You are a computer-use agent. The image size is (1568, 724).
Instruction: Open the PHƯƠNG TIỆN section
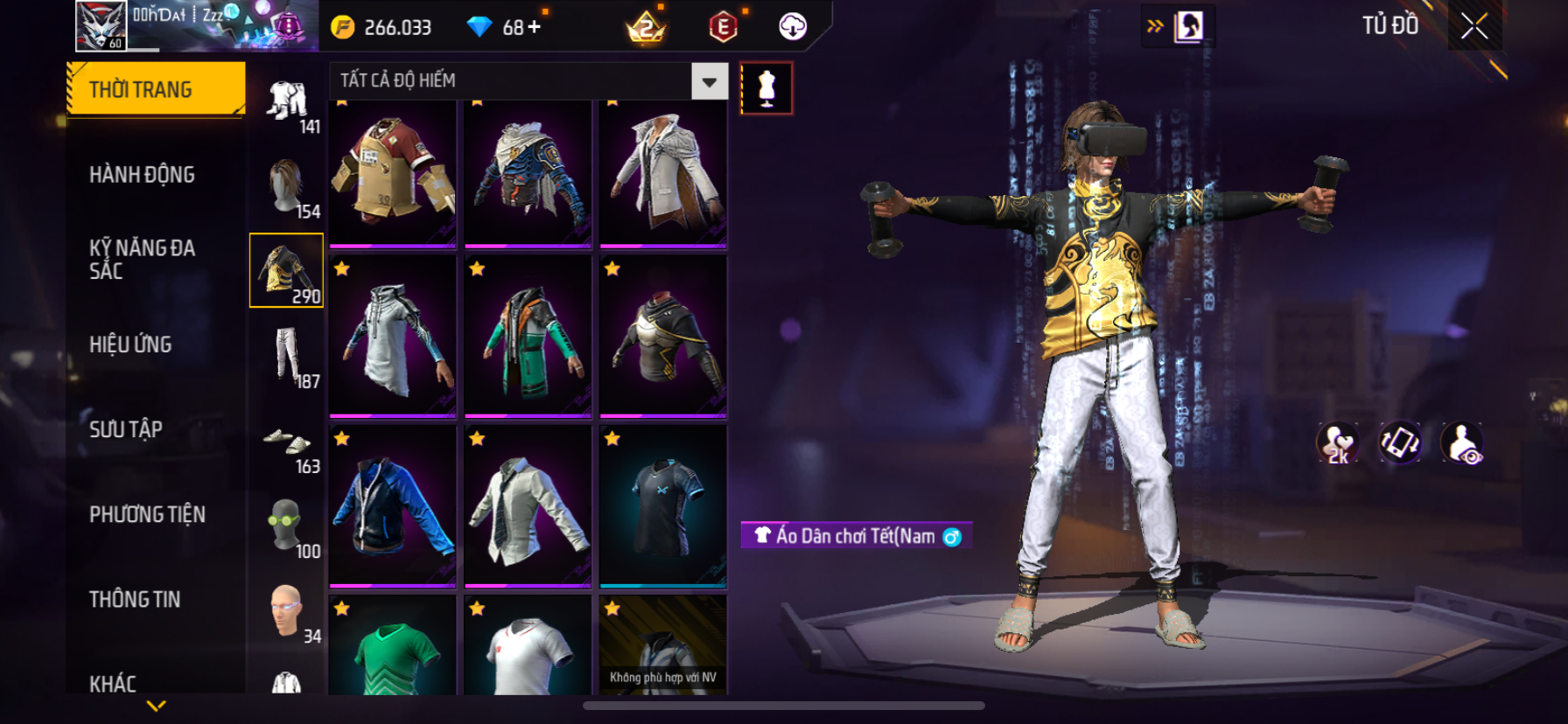point(147,514)
